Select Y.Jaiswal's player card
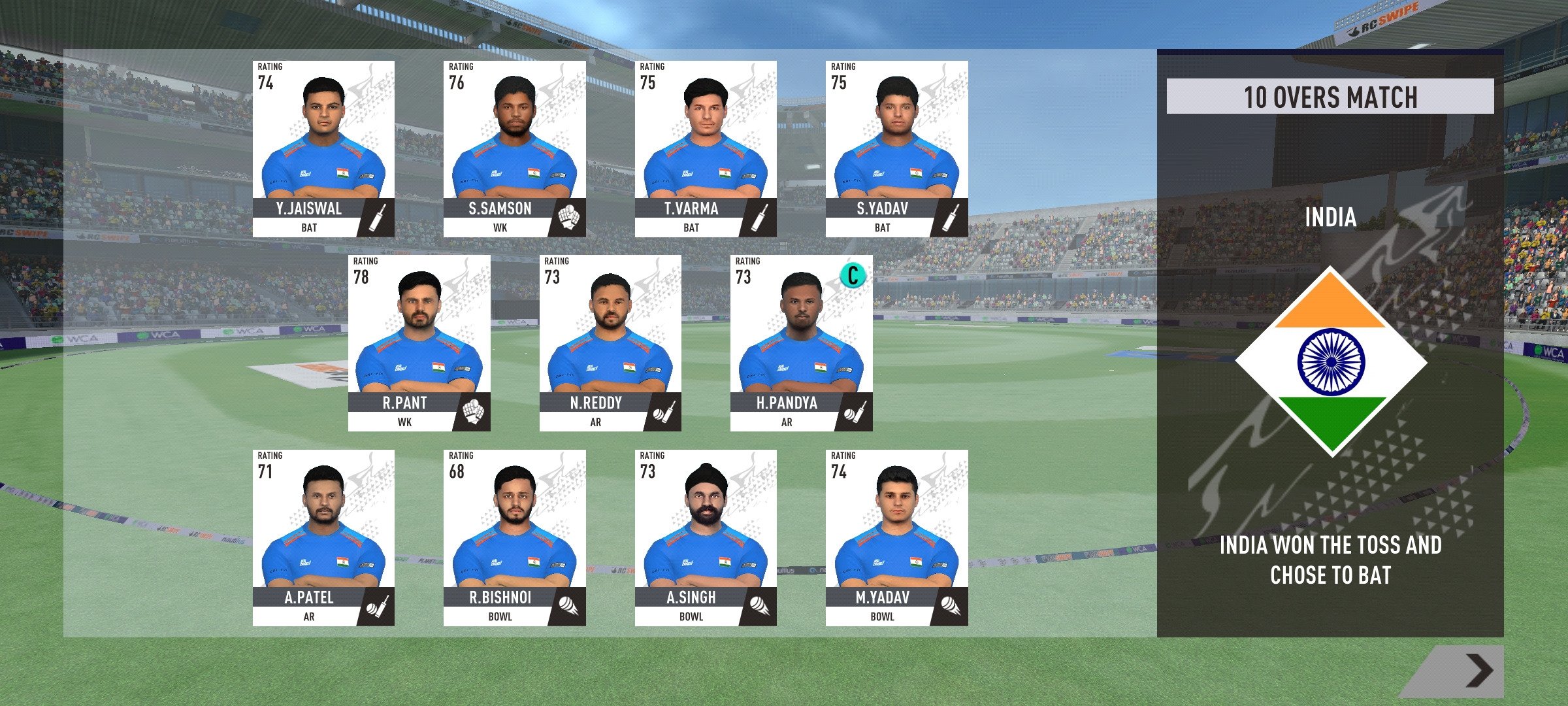1568x706 pixels. click(323, 149)
